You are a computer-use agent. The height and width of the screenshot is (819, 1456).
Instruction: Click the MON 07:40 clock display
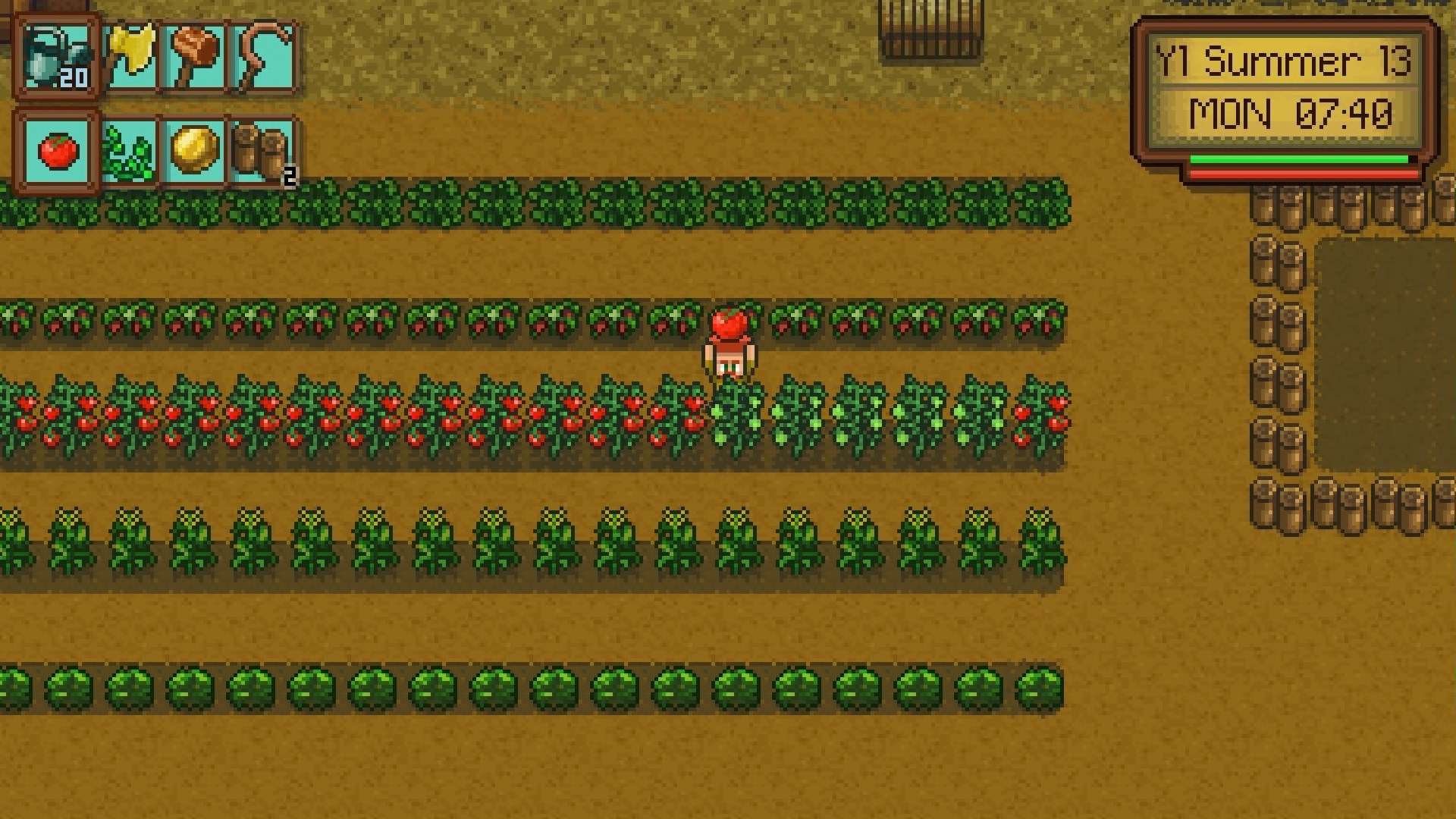1289,114
